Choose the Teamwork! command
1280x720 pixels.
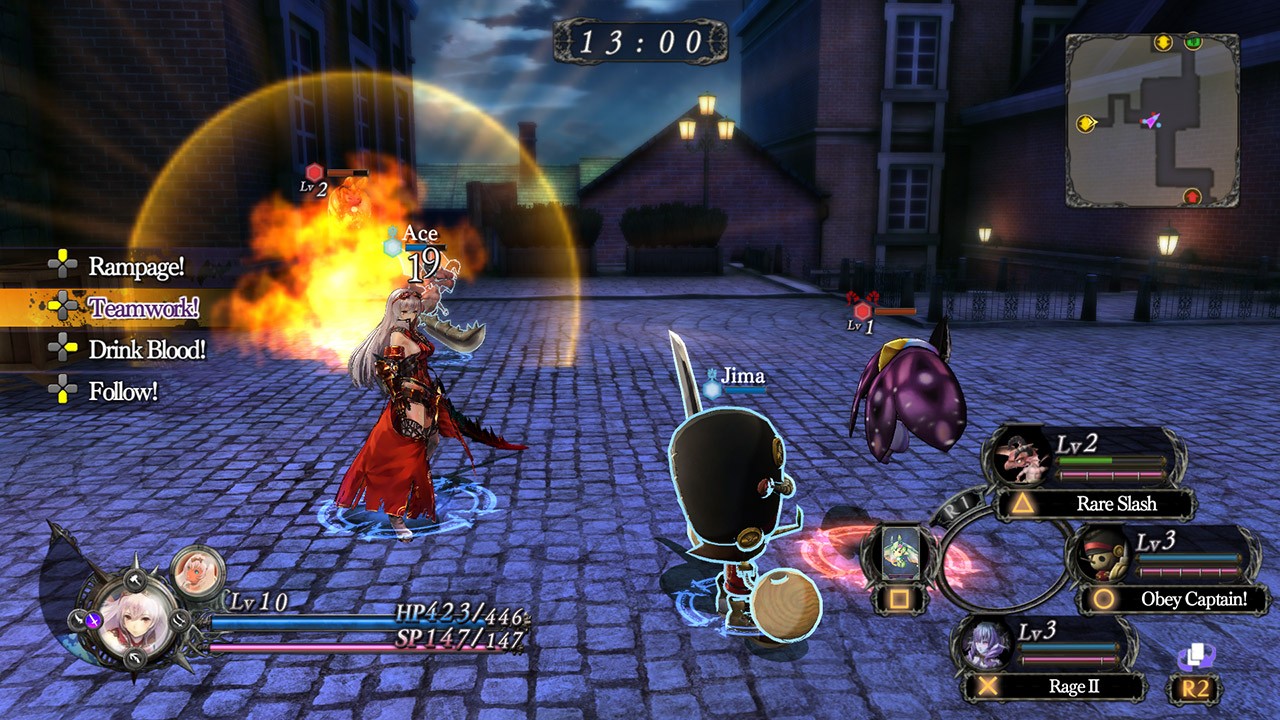tap(143, 307)
